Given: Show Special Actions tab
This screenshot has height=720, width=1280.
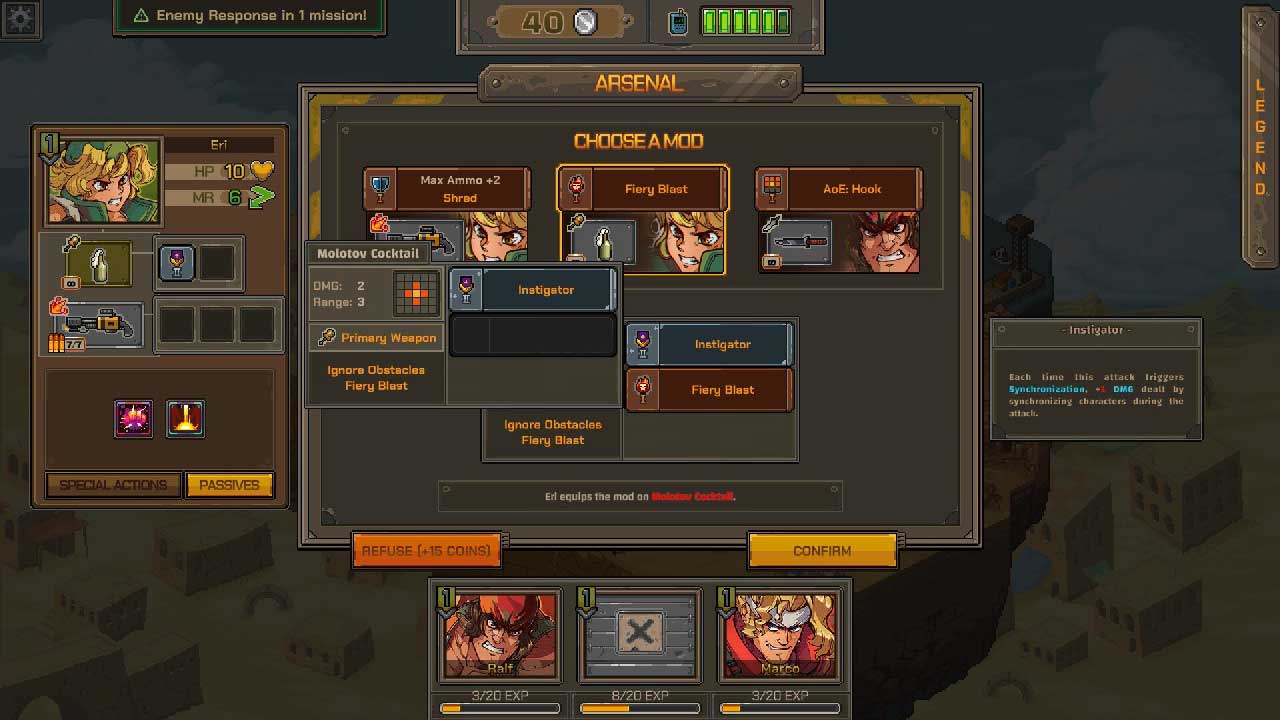Looking at the screenshot, I should (x=113, y=485).
